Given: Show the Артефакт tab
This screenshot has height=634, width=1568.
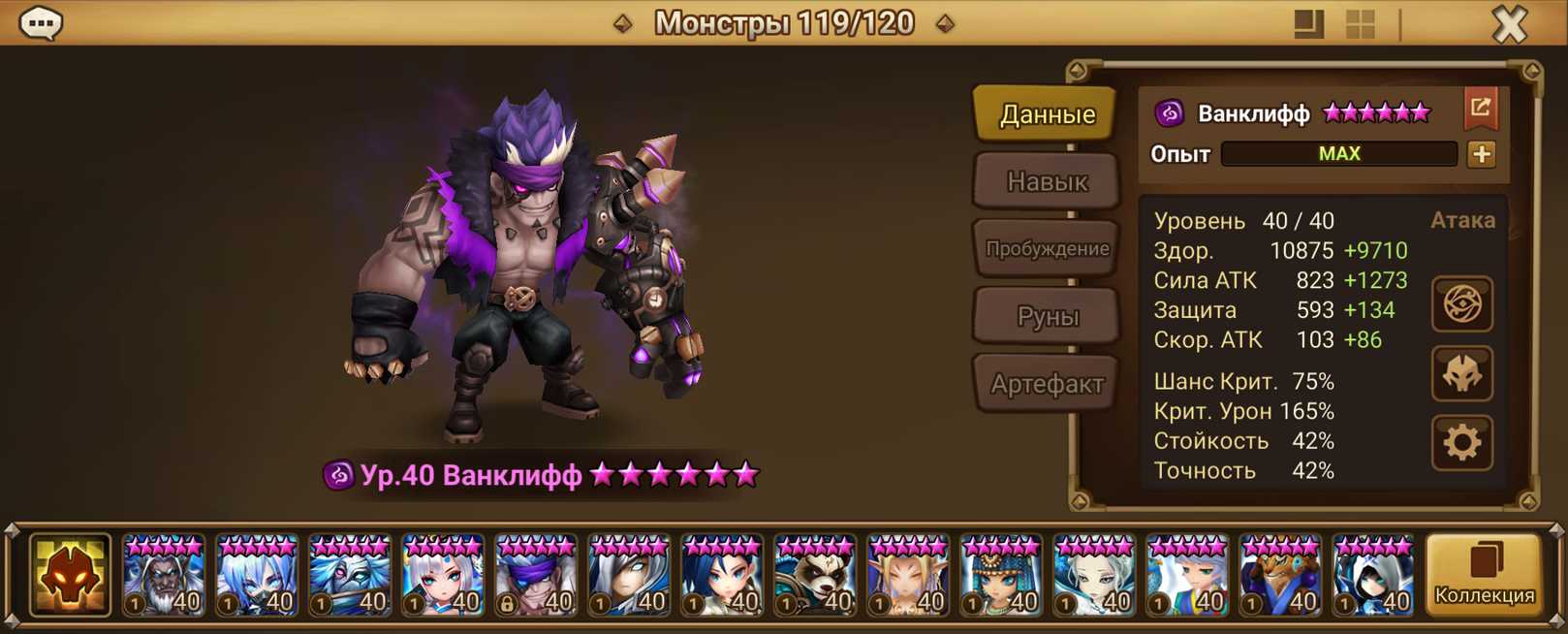Looking at the screenshot, I should click(x=1047, y=384).
